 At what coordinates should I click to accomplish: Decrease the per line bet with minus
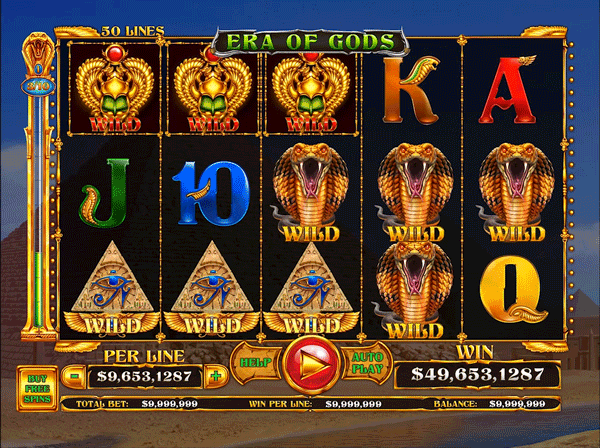coord(76,377)
